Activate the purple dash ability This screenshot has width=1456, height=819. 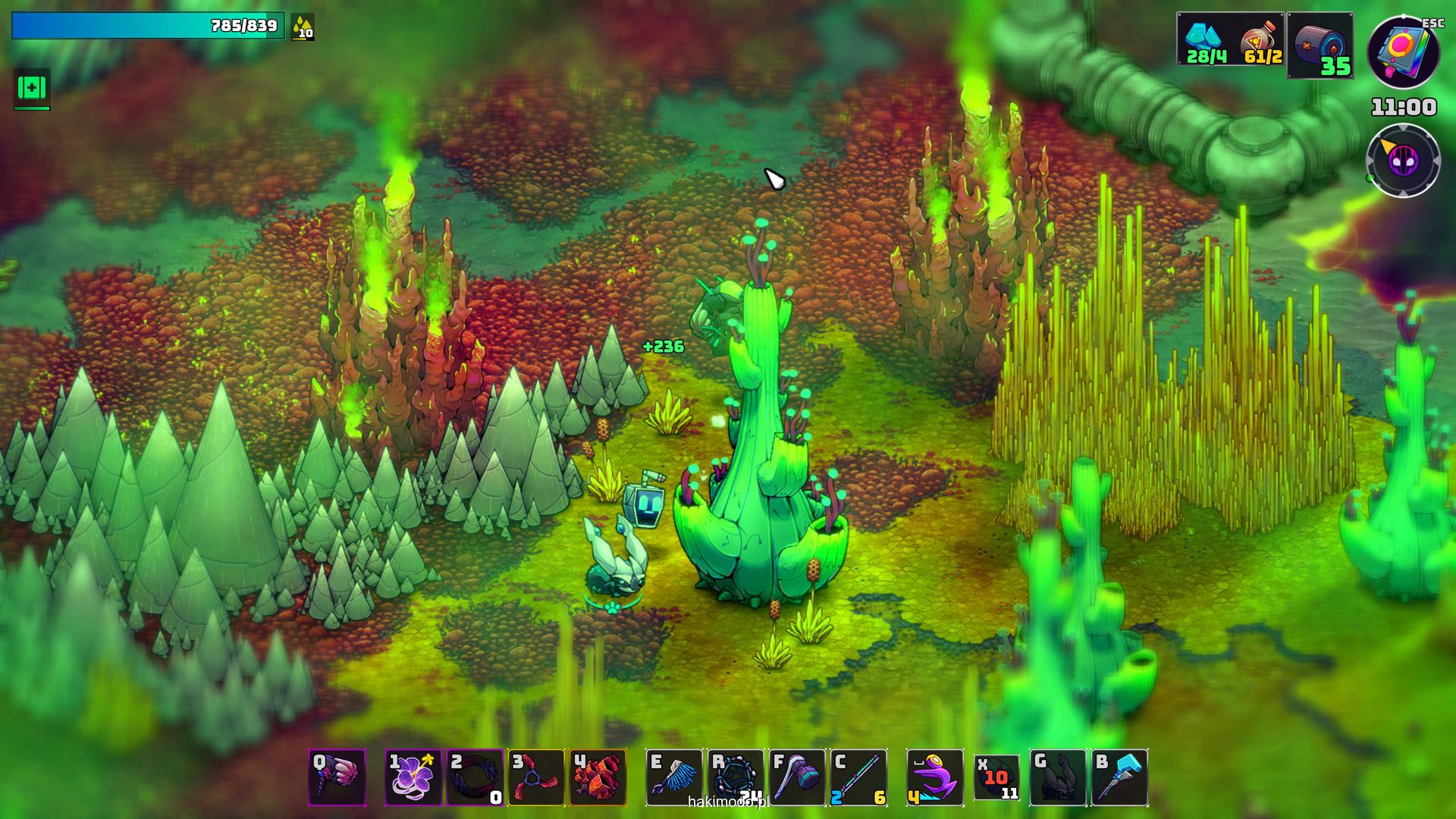tap(935, 777)
